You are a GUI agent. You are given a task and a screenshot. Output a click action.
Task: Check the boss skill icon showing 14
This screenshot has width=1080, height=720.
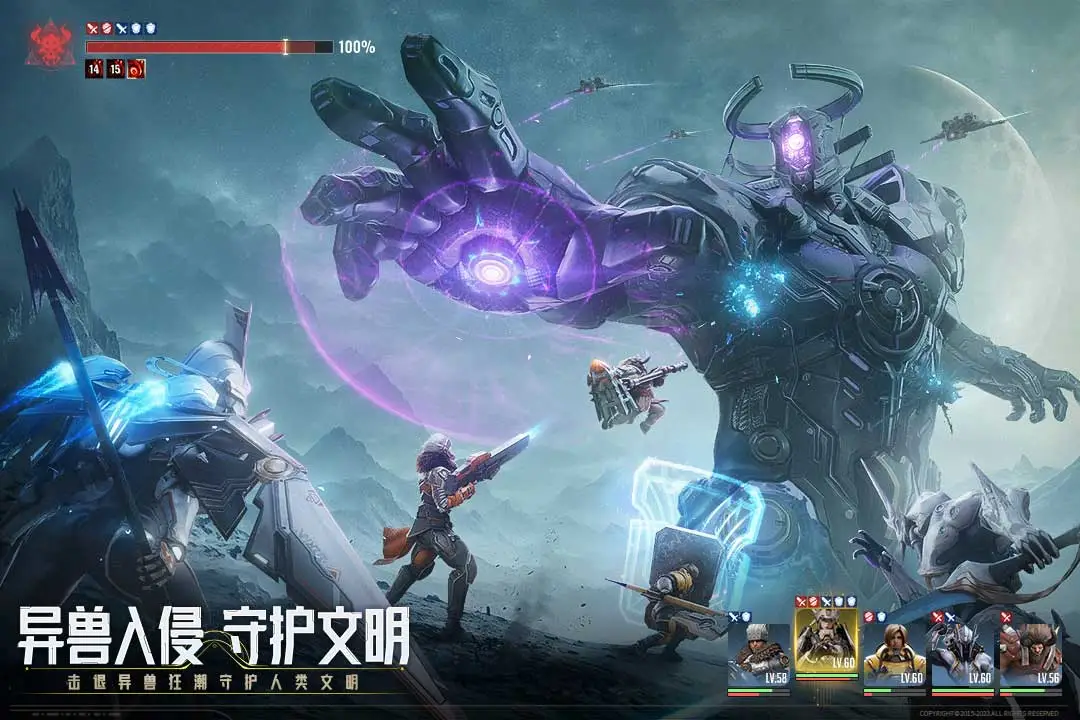tap(94, 69)
